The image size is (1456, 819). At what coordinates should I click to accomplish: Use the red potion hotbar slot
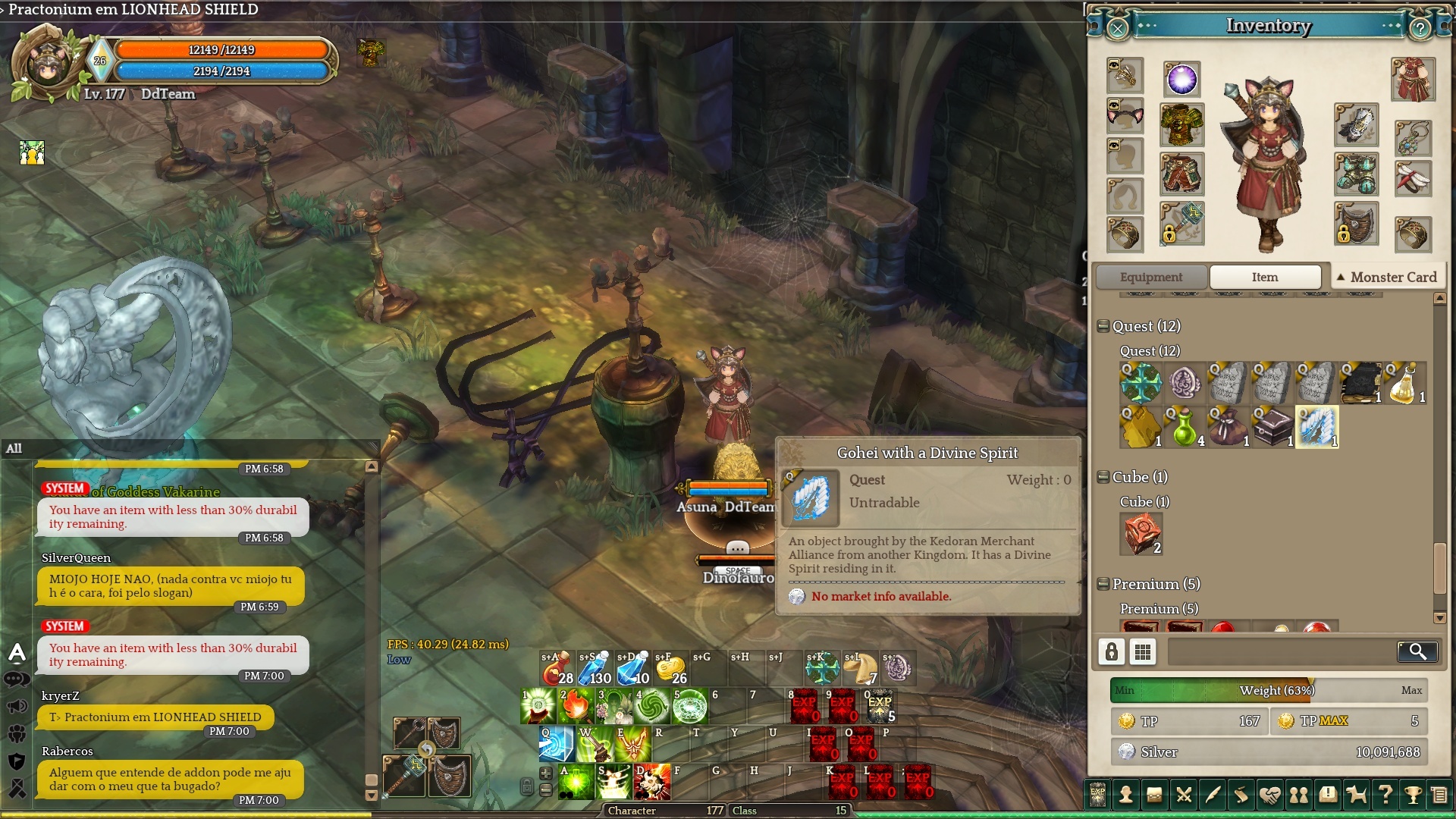[x=557, y=668]
